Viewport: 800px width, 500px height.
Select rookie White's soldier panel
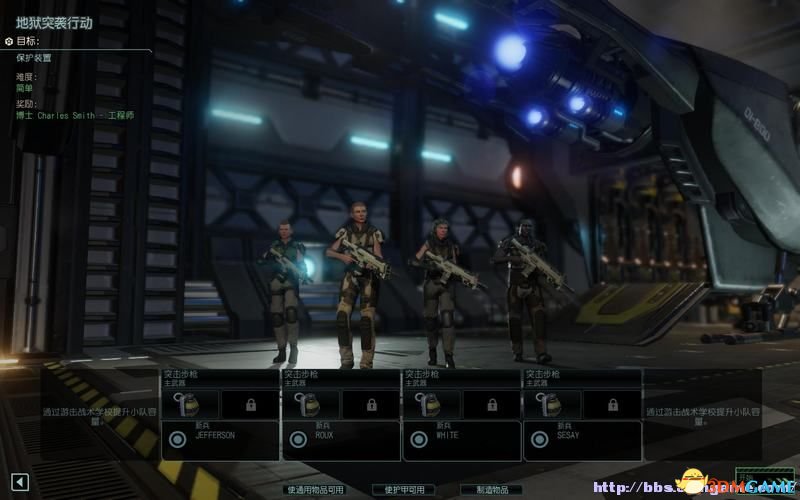(x=462, y=439)
